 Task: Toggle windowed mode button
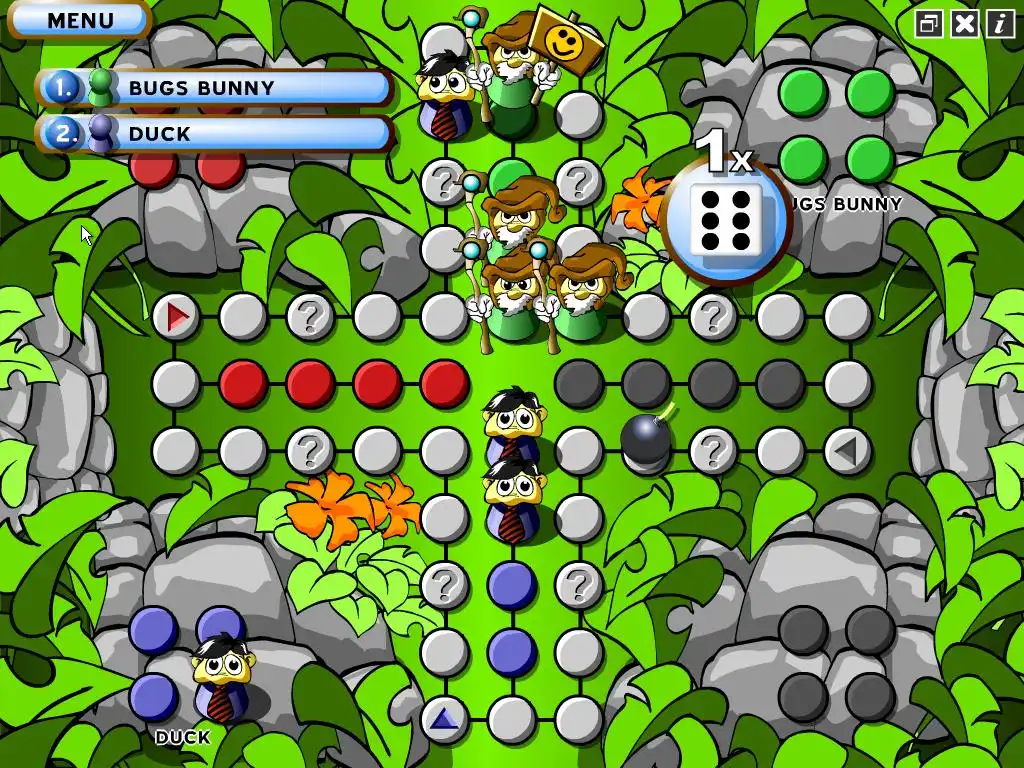click(x=929, y=24)
